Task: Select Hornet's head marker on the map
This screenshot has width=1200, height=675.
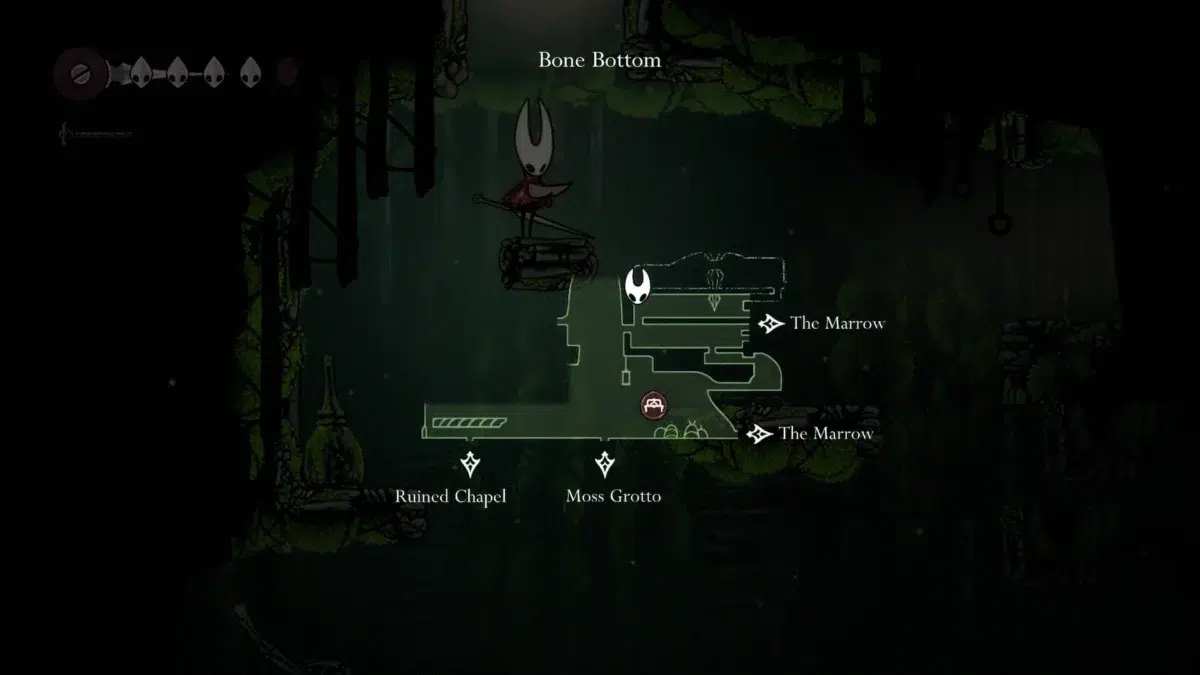Action: point(638,286)
